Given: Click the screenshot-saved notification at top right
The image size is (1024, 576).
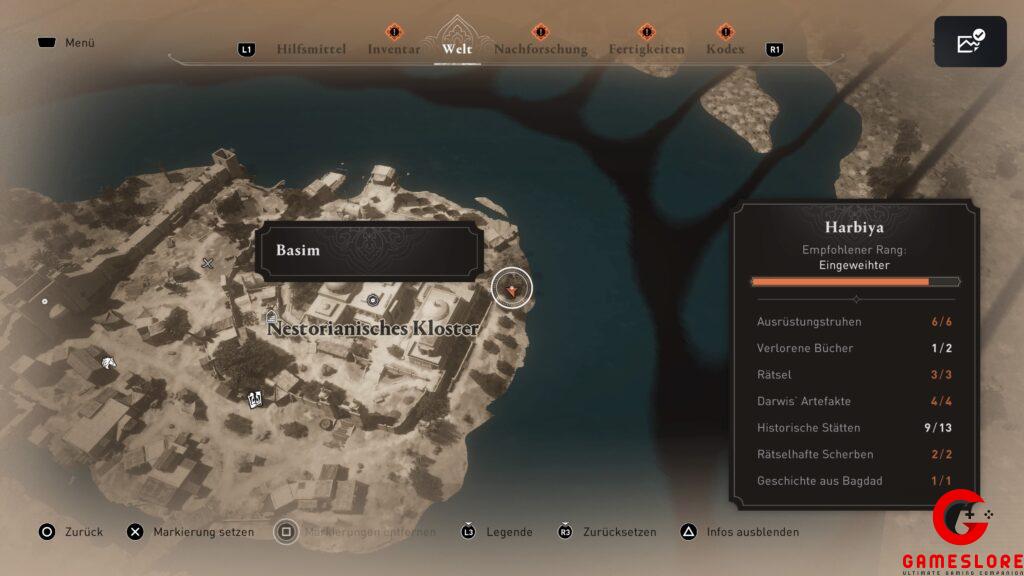Looking at the screenshot, I should (x=970, y=42).
